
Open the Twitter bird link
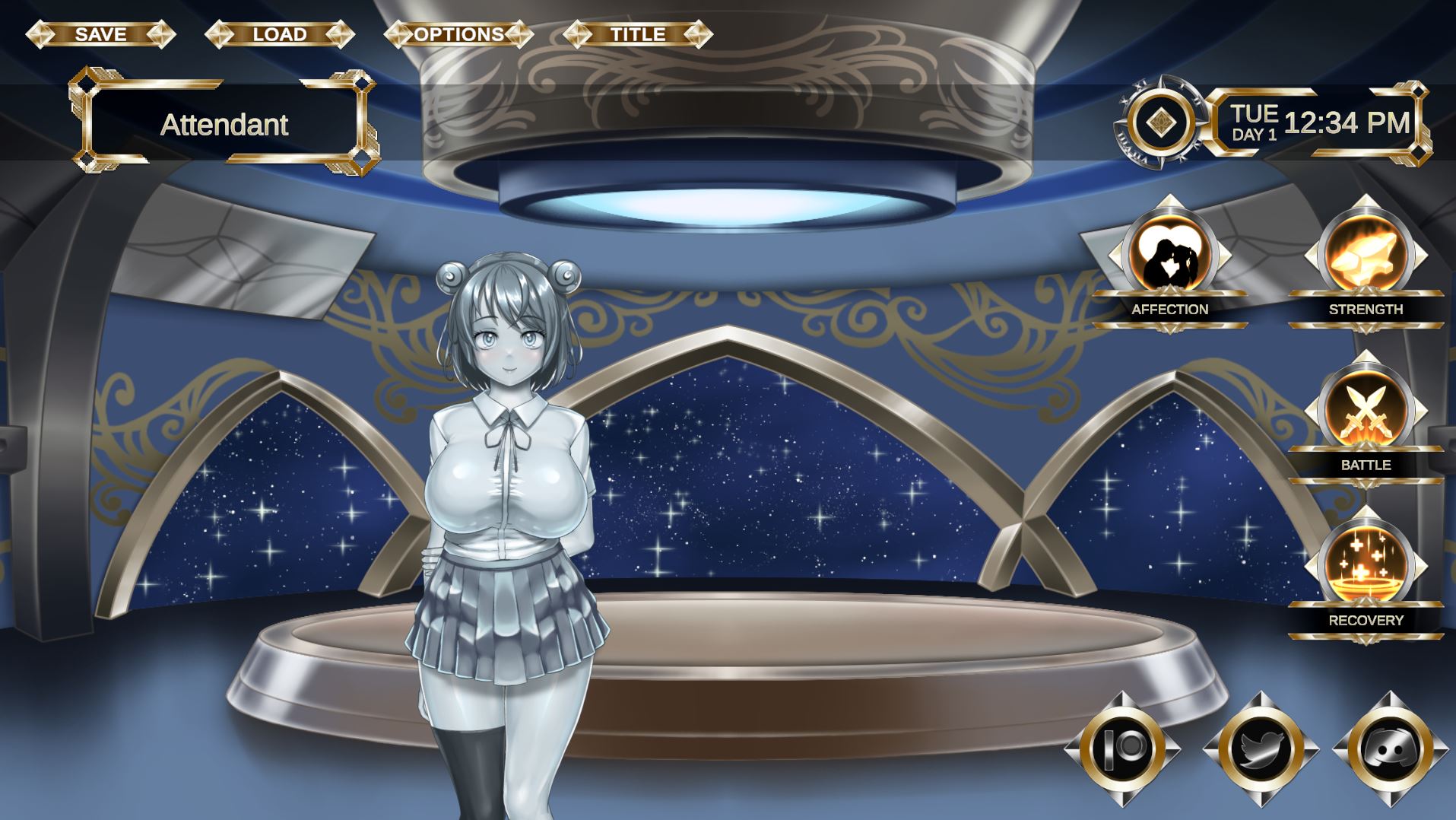[1261, 749]
